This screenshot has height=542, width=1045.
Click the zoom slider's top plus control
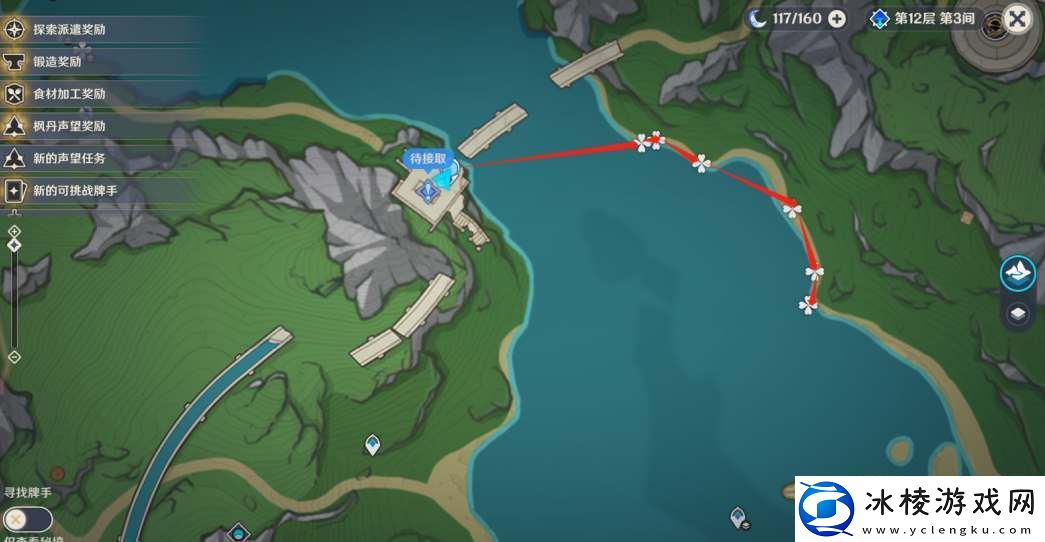point(14,232)
